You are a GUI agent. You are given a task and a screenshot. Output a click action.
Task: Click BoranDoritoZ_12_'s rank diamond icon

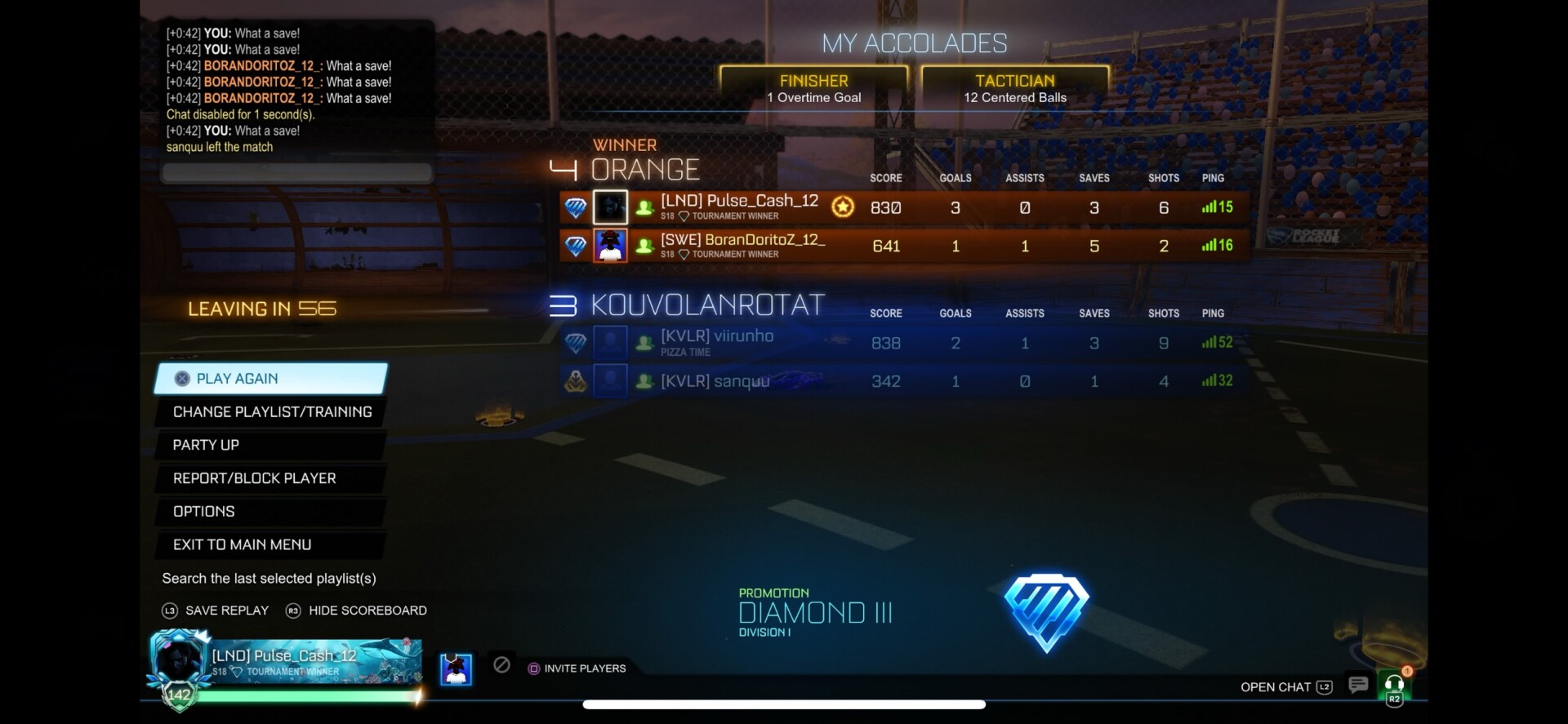point(576,245)
